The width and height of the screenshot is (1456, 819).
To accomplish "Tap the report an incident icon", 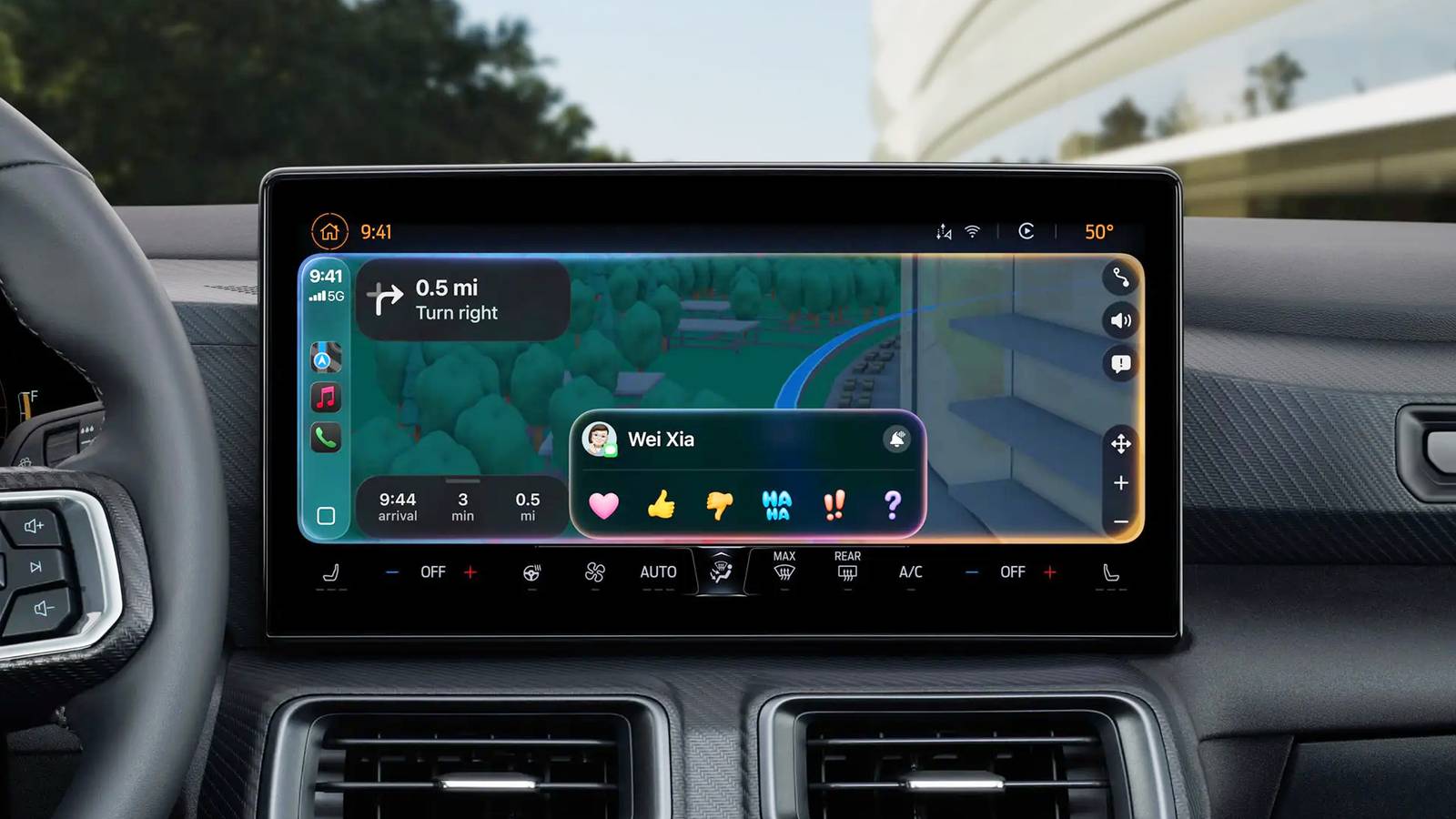I will 1122,366.
